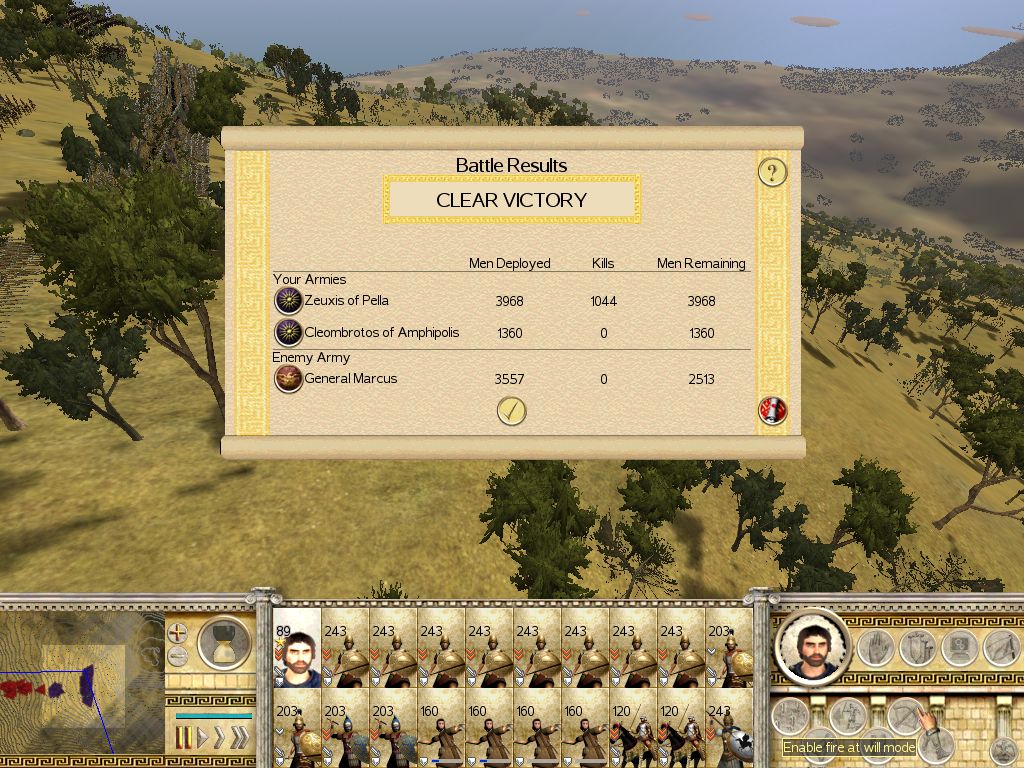
Task: Click the general's round portrait in command panel
Action: tap(811, 646)
